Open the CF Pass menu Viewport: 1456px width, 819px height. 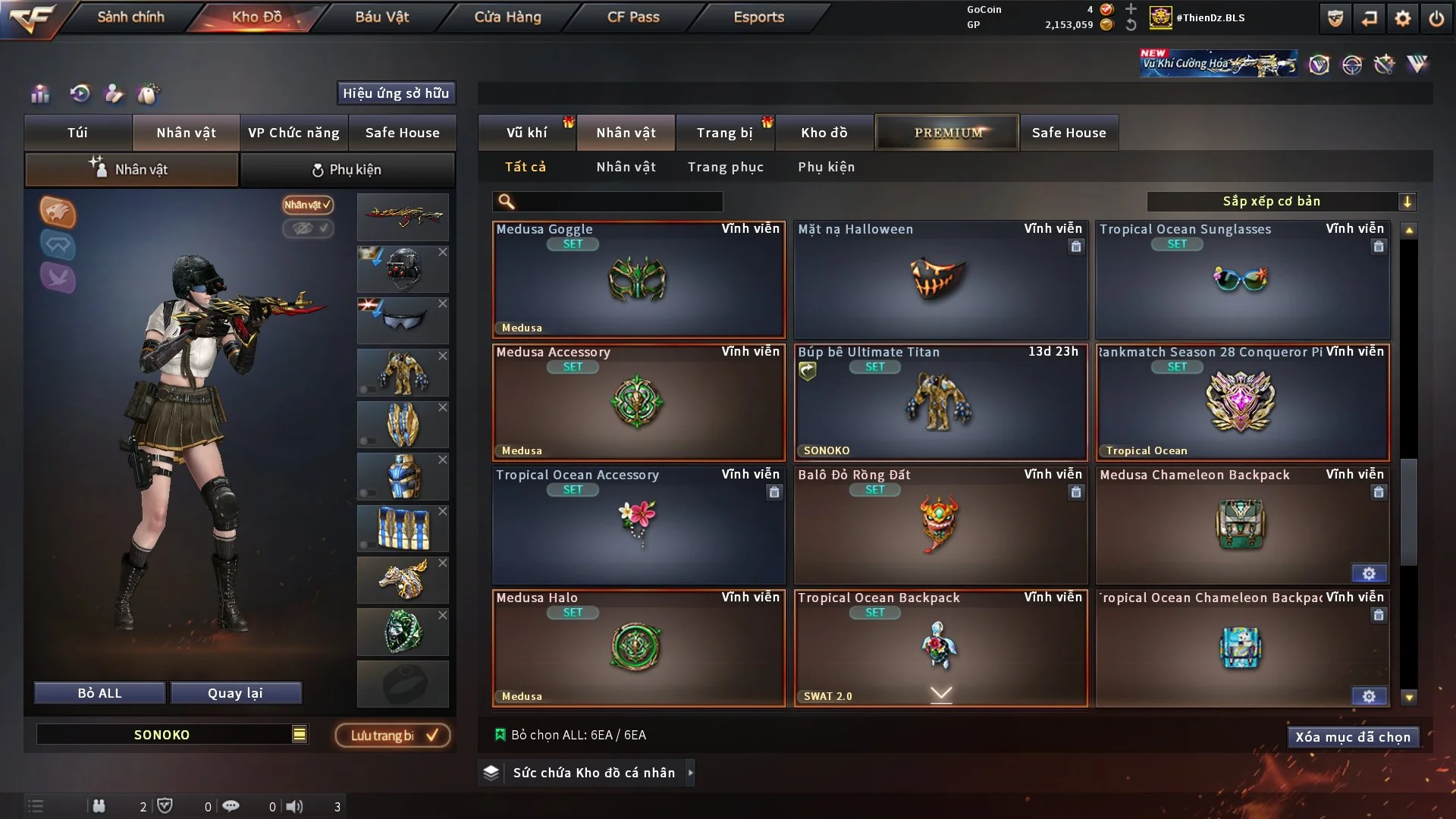(x=633, y=17)
